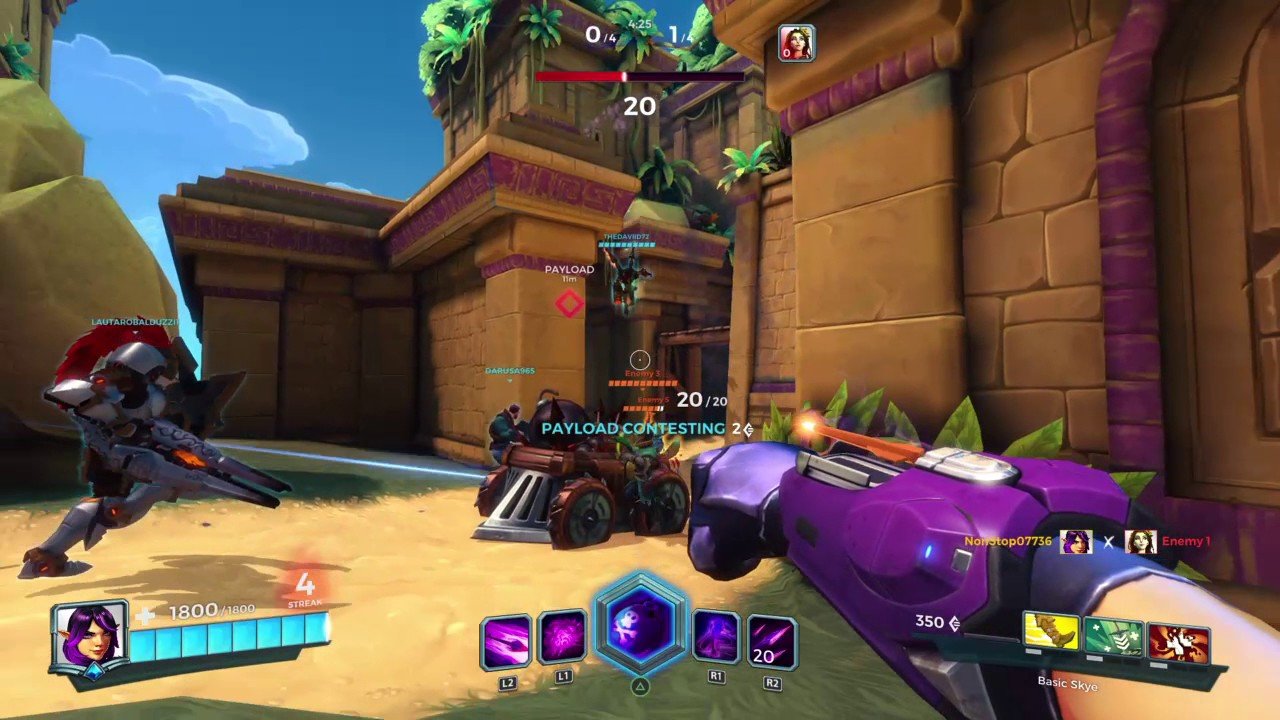The image size is (1280, 720).
Task: Click the NonStop07736 Skye kill feed portrait
Action: pos(1076,542)
